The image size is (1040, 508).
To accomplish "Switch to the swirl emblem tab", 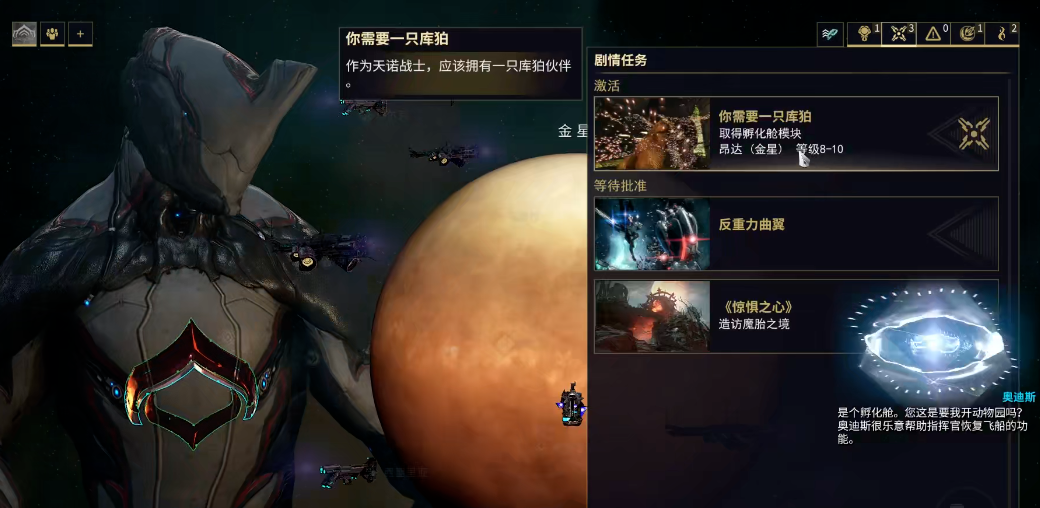I will (x=968, y=34).
